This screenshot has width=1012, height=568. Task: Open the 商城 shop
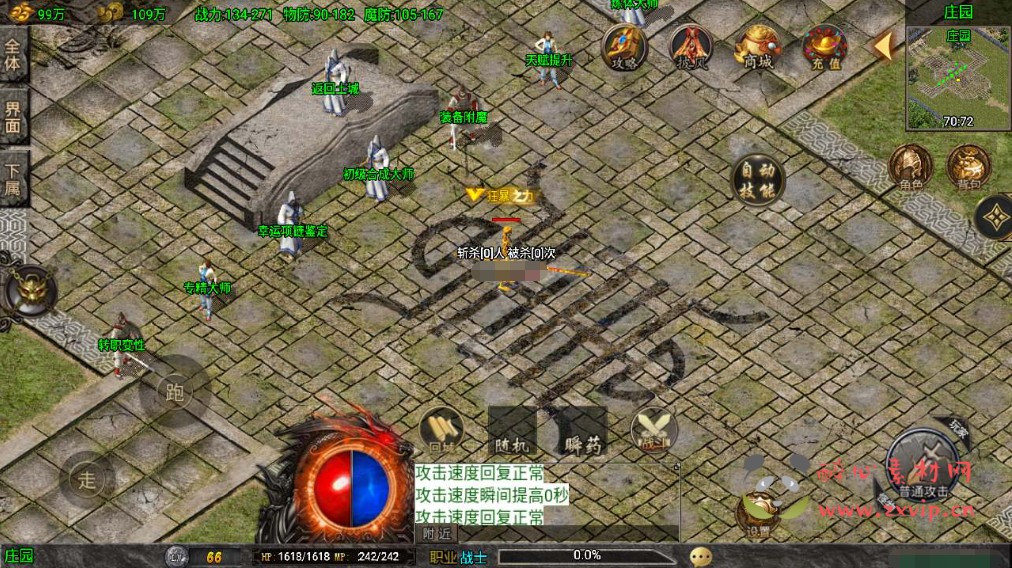click(x=757, y=46)
